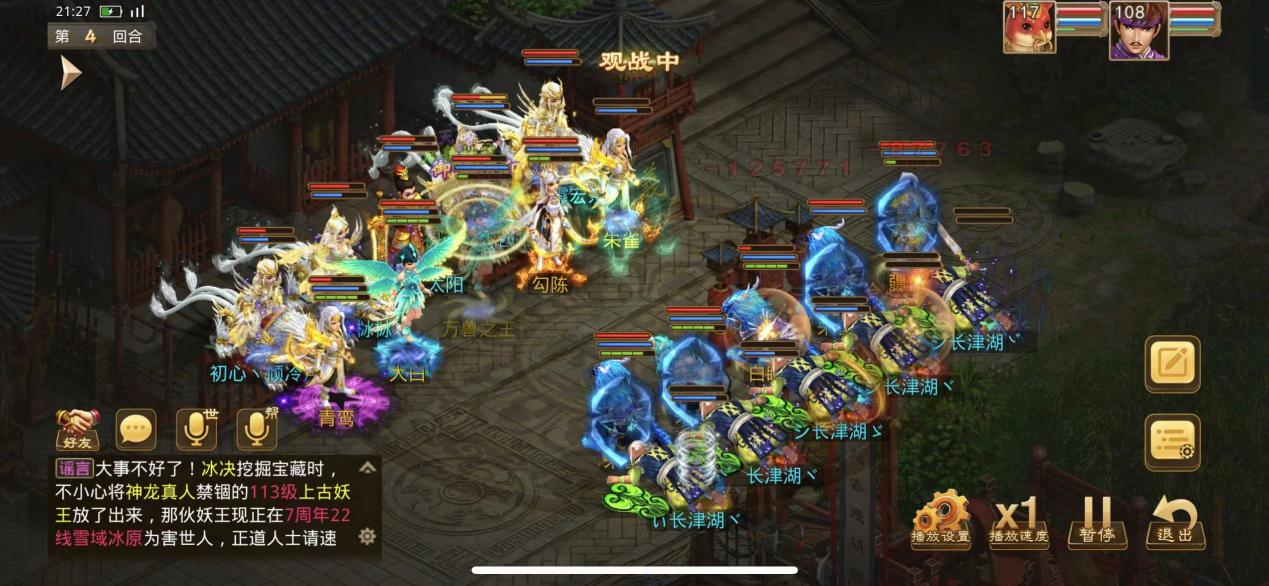Viewport: 1269px width, 586px height.
Task: Change the x1 播放速度 playback speed
Action: (1017, 520)
